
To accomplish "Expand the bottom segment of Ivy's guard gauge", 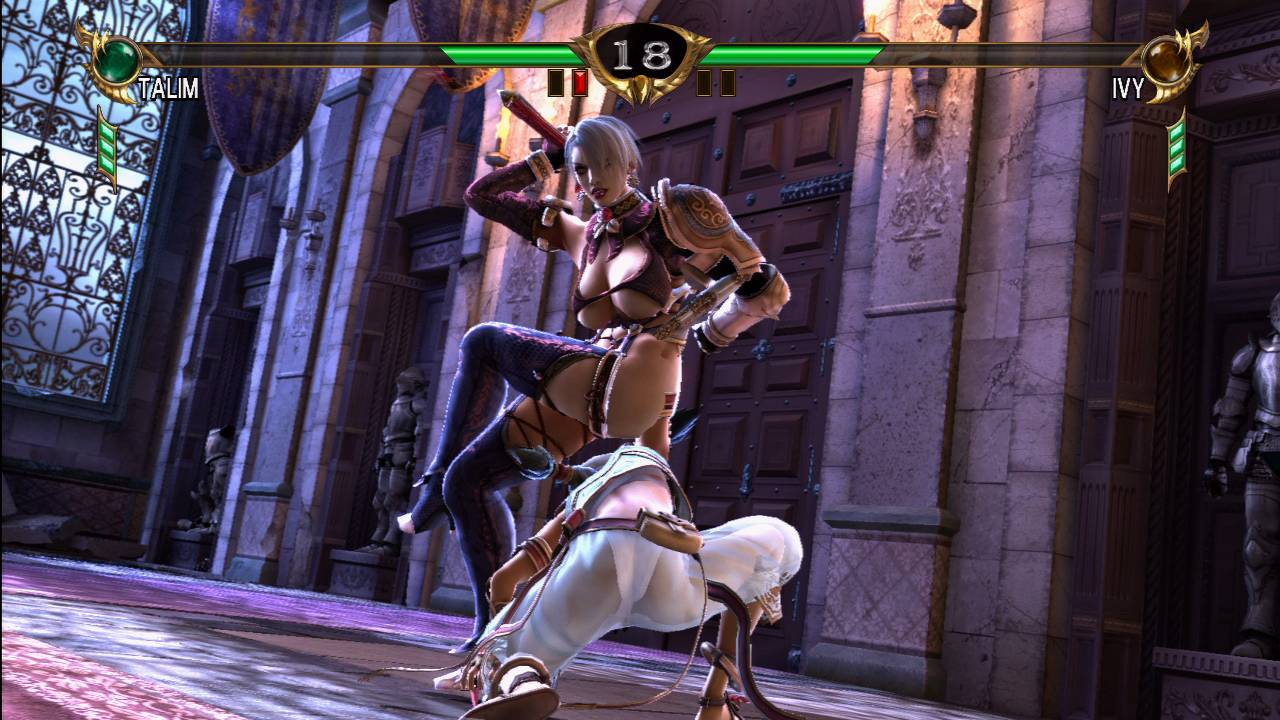I will click(1177, 164).
